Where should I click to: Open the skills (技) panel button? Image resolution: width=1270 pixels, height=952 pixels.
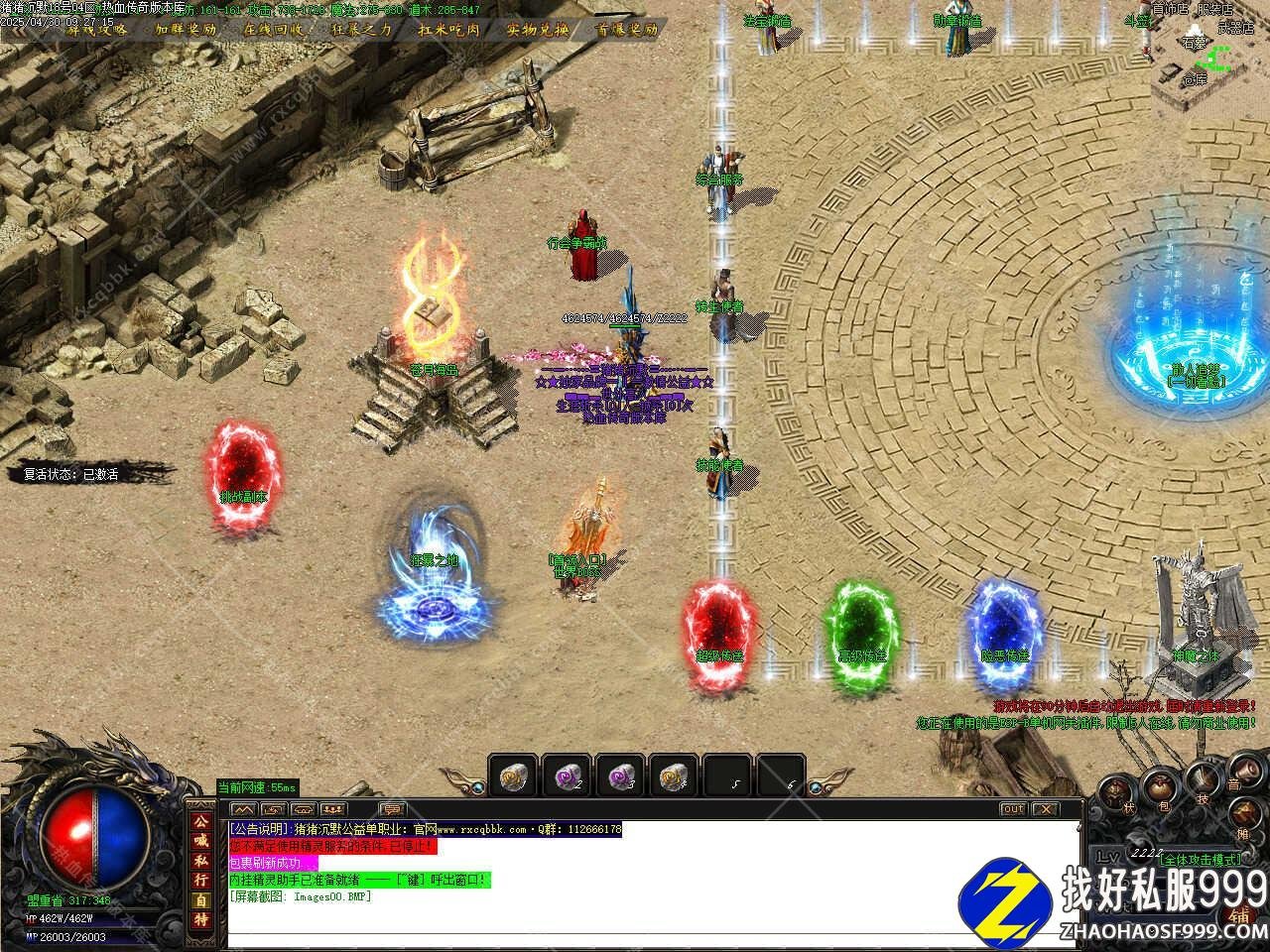click(1202, 780)
